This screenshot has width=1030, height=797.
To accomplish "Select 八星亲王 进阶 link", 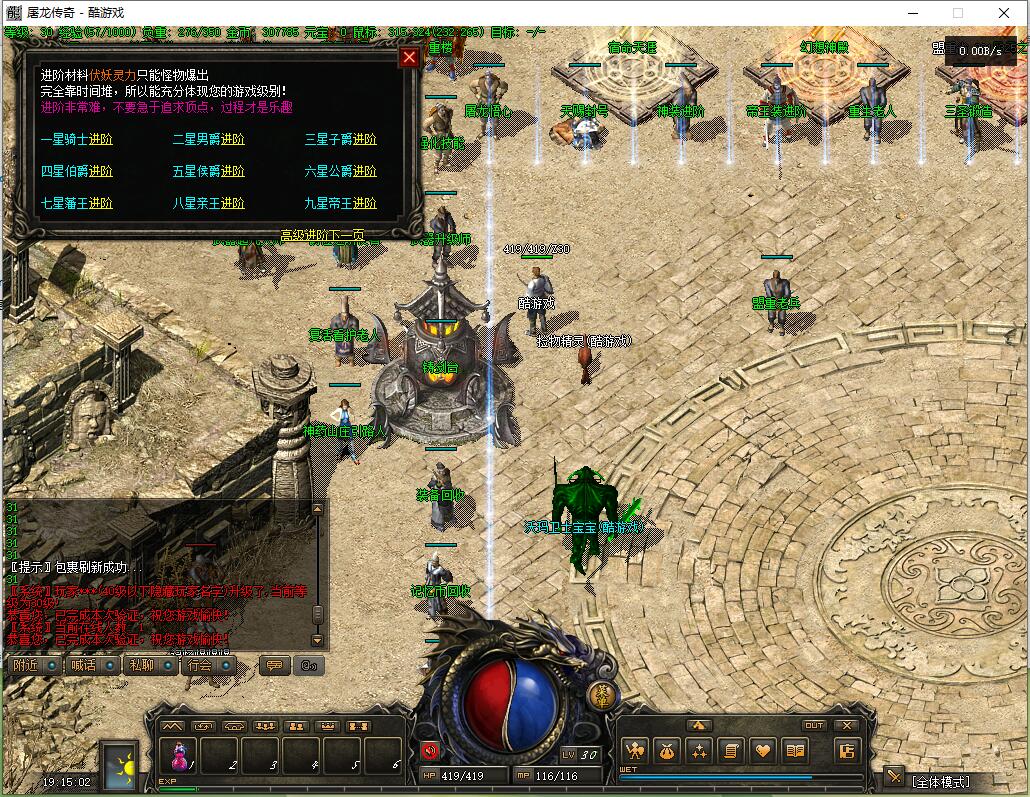I will 209,204.
